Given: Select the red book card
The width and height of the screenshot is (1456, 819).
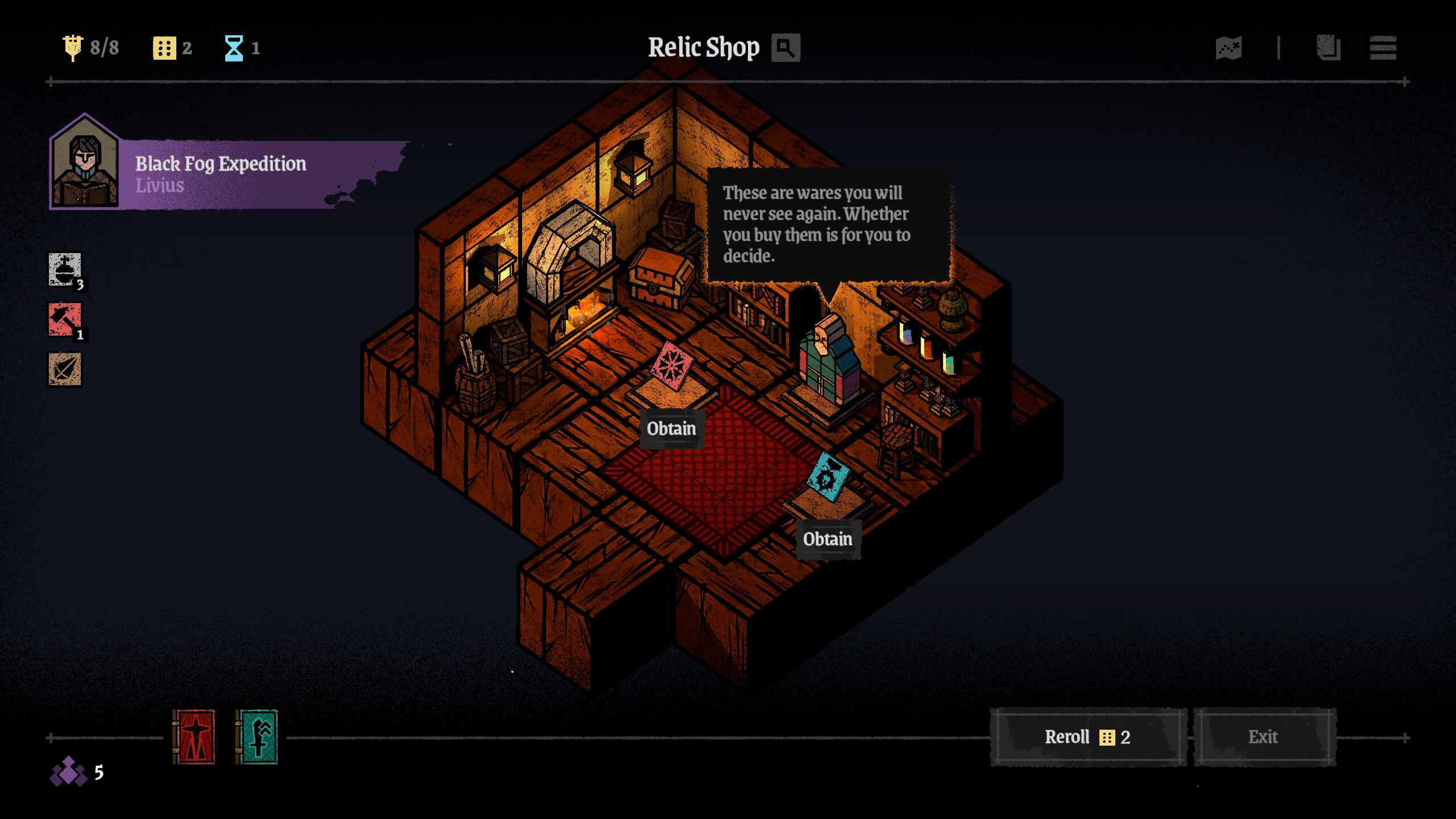Looking at the screenshot, I should point(194,737).
